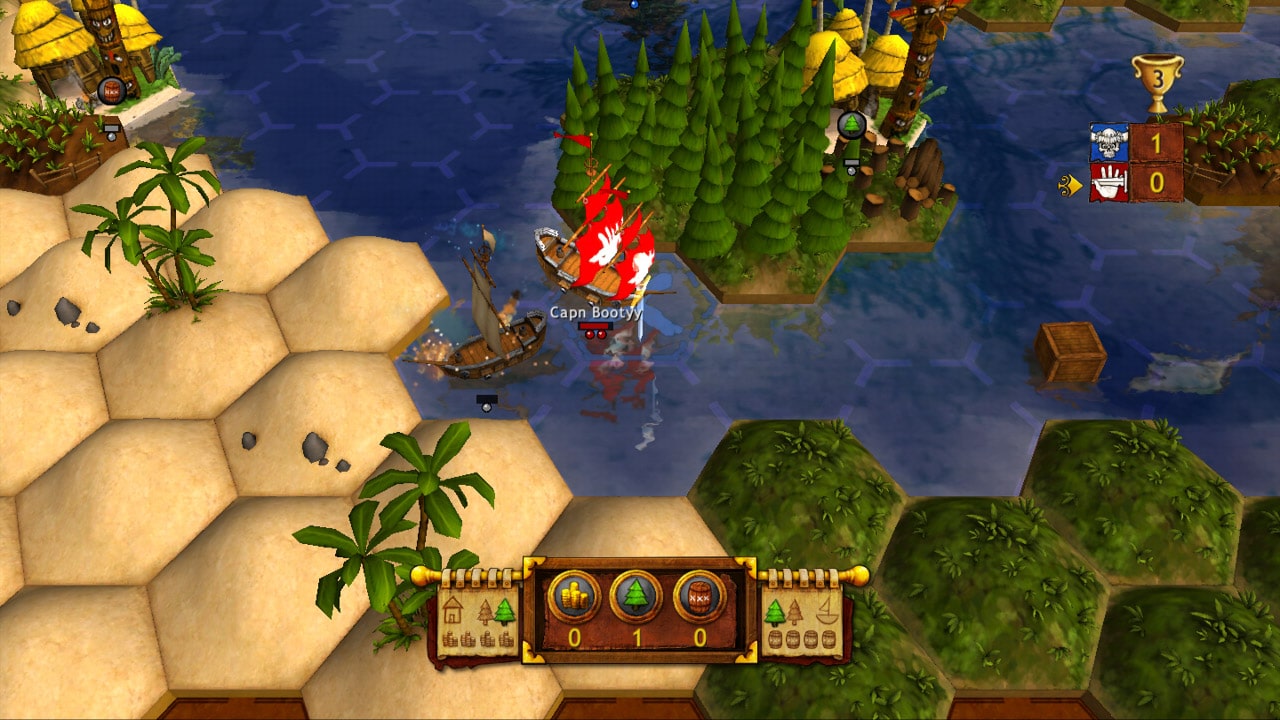The image size is (1280, 720).
Task: Select the blue skull player flag
Action: coord(1109,143)
